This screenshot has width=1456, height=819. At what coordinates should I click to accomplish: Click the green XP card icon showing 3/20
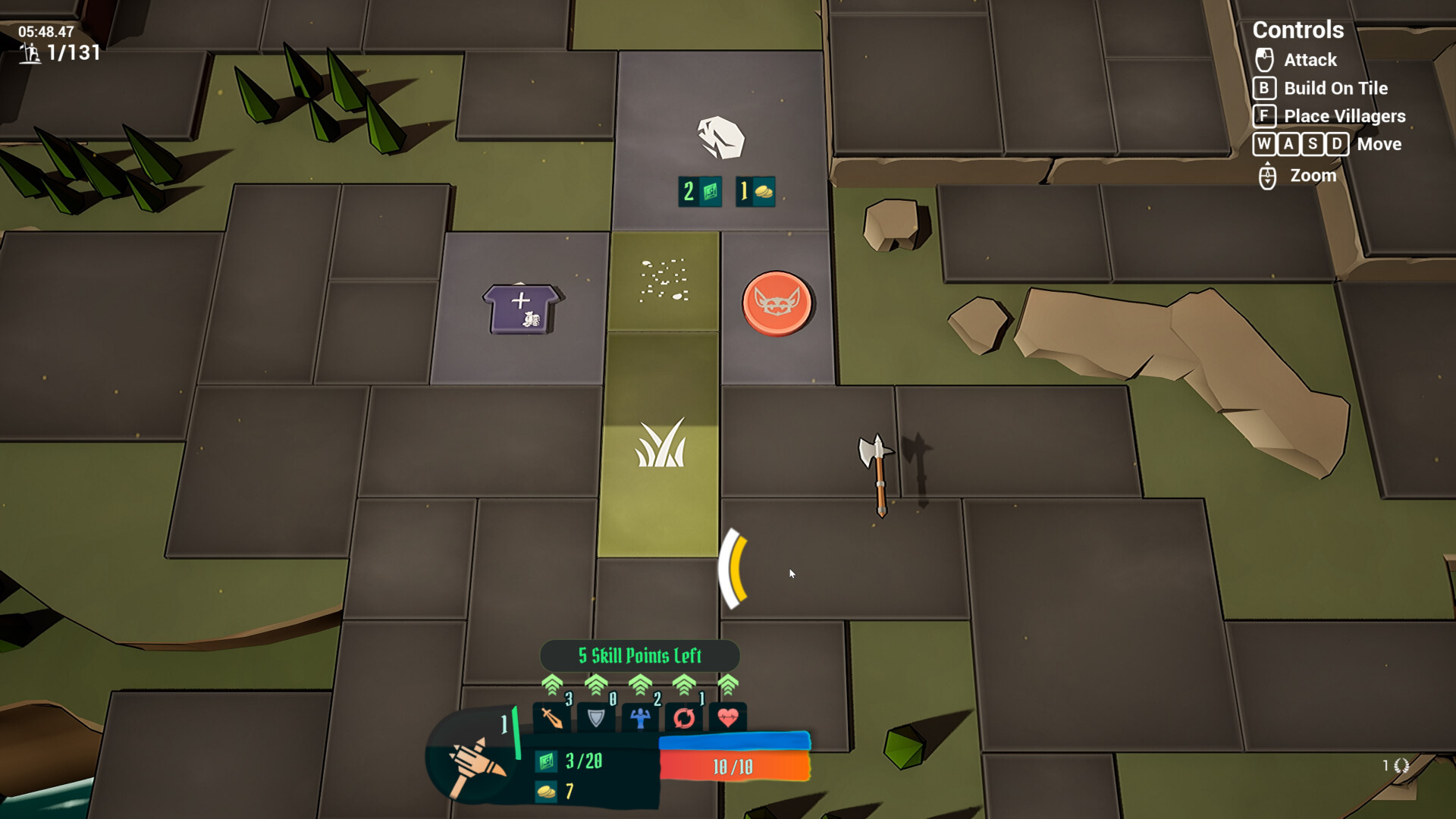point(545,762)
